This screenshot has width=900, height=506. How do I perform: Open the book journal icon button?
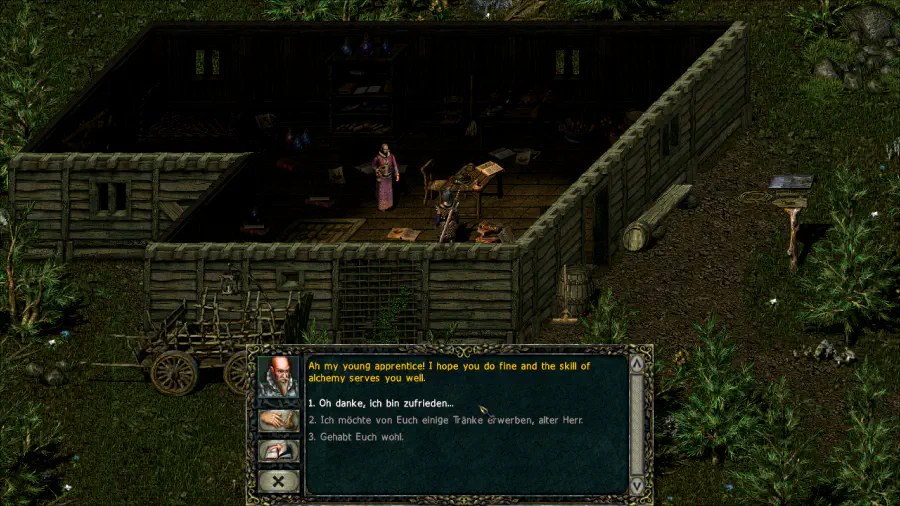[278, 451]
